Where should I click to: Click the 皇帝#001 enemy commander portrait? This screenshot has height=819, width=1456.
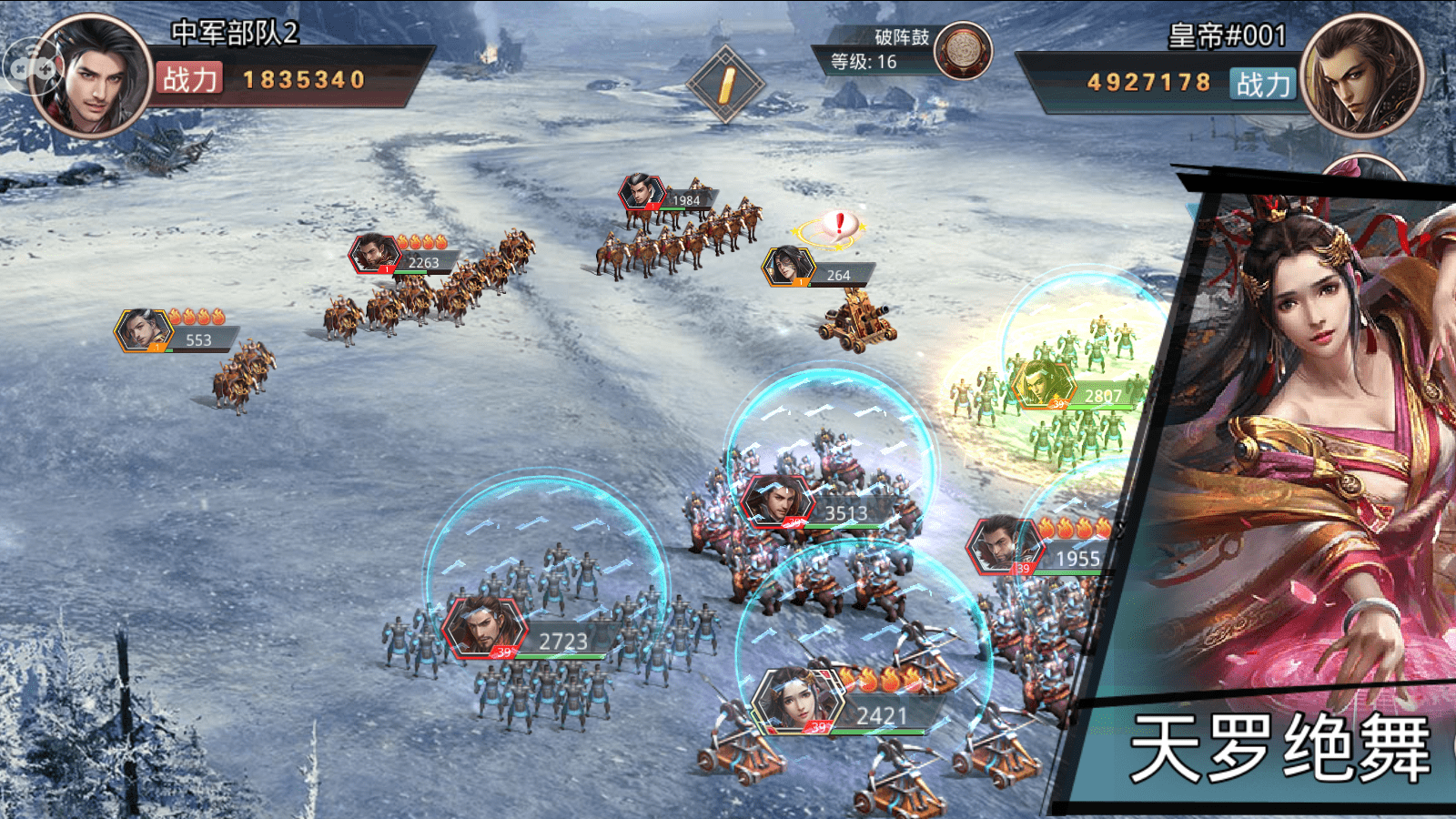coord(1361,76)
